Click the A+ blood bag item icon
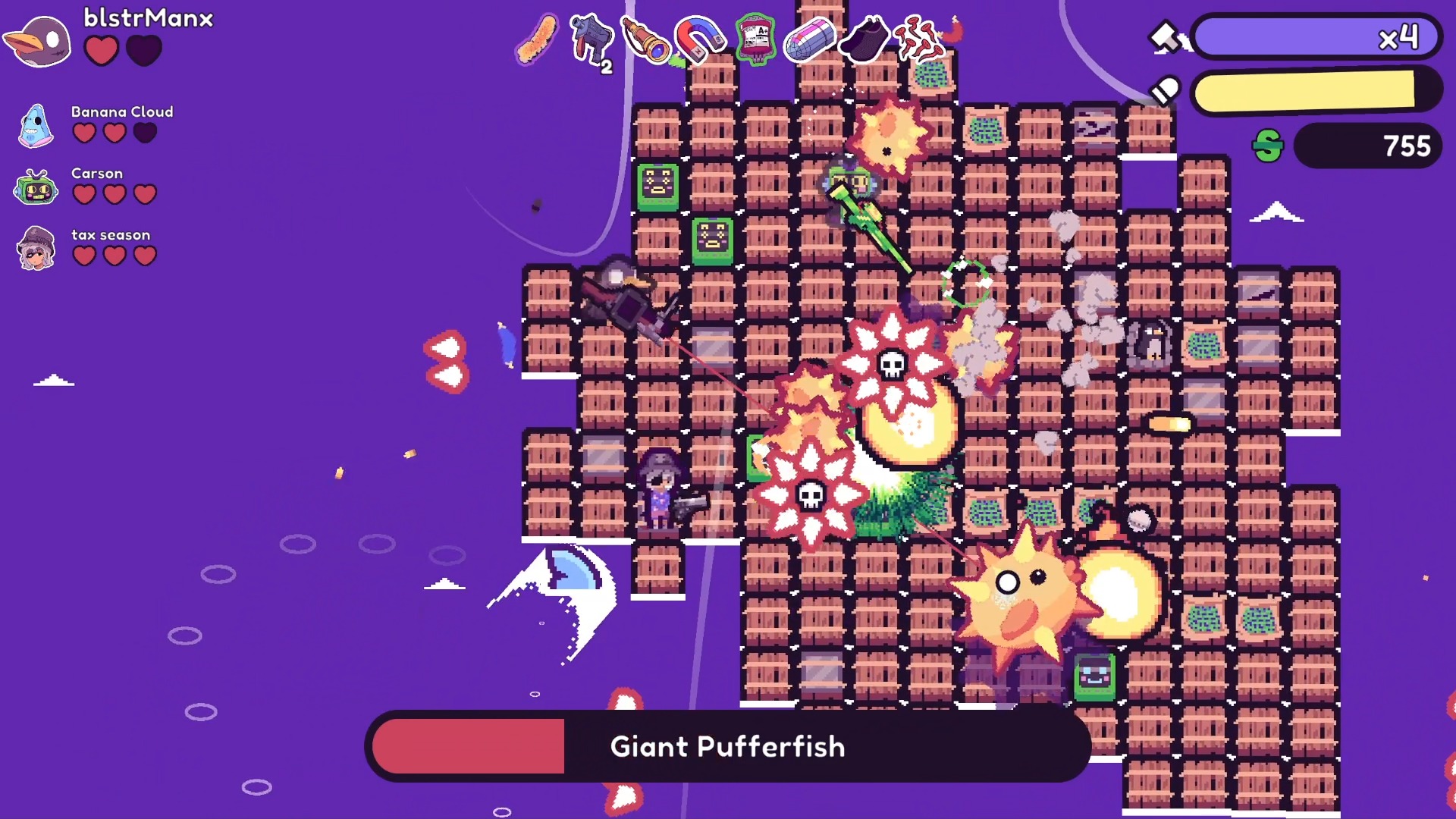1456x819 pixels. [x=755, y=38]
